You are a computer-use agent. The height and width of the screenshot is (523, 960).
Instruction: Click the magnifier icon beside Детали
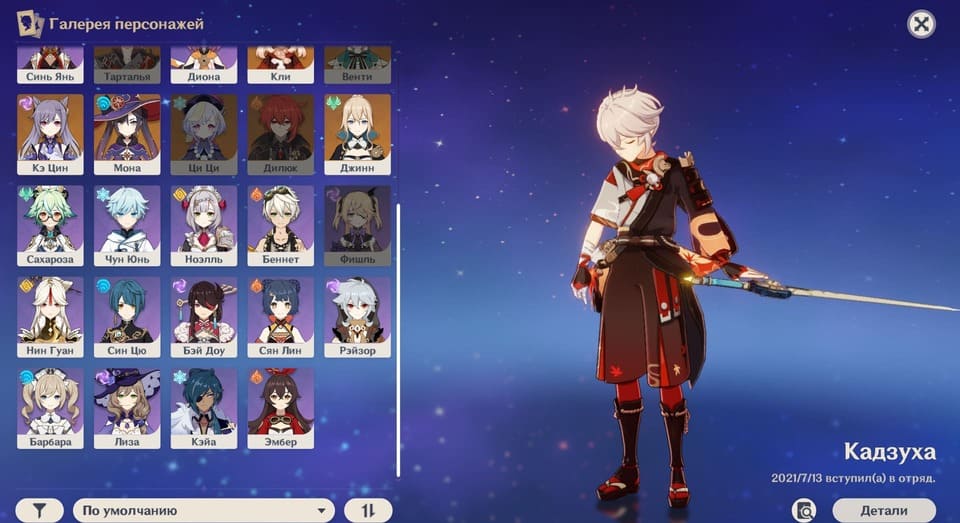[x=804, y=510]
